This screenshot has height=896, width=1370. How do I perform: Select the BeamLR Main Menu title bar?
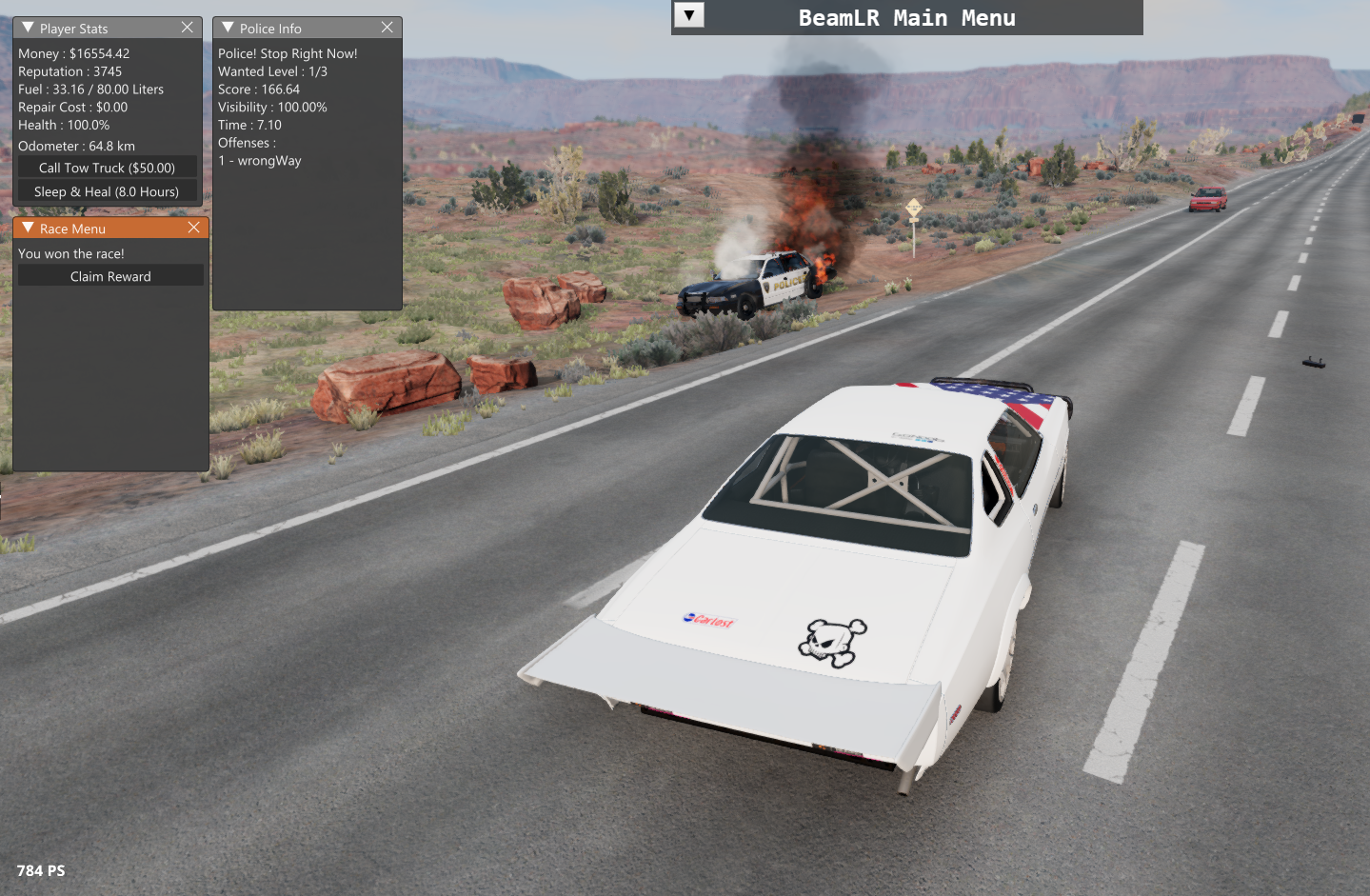click(906, 18)
